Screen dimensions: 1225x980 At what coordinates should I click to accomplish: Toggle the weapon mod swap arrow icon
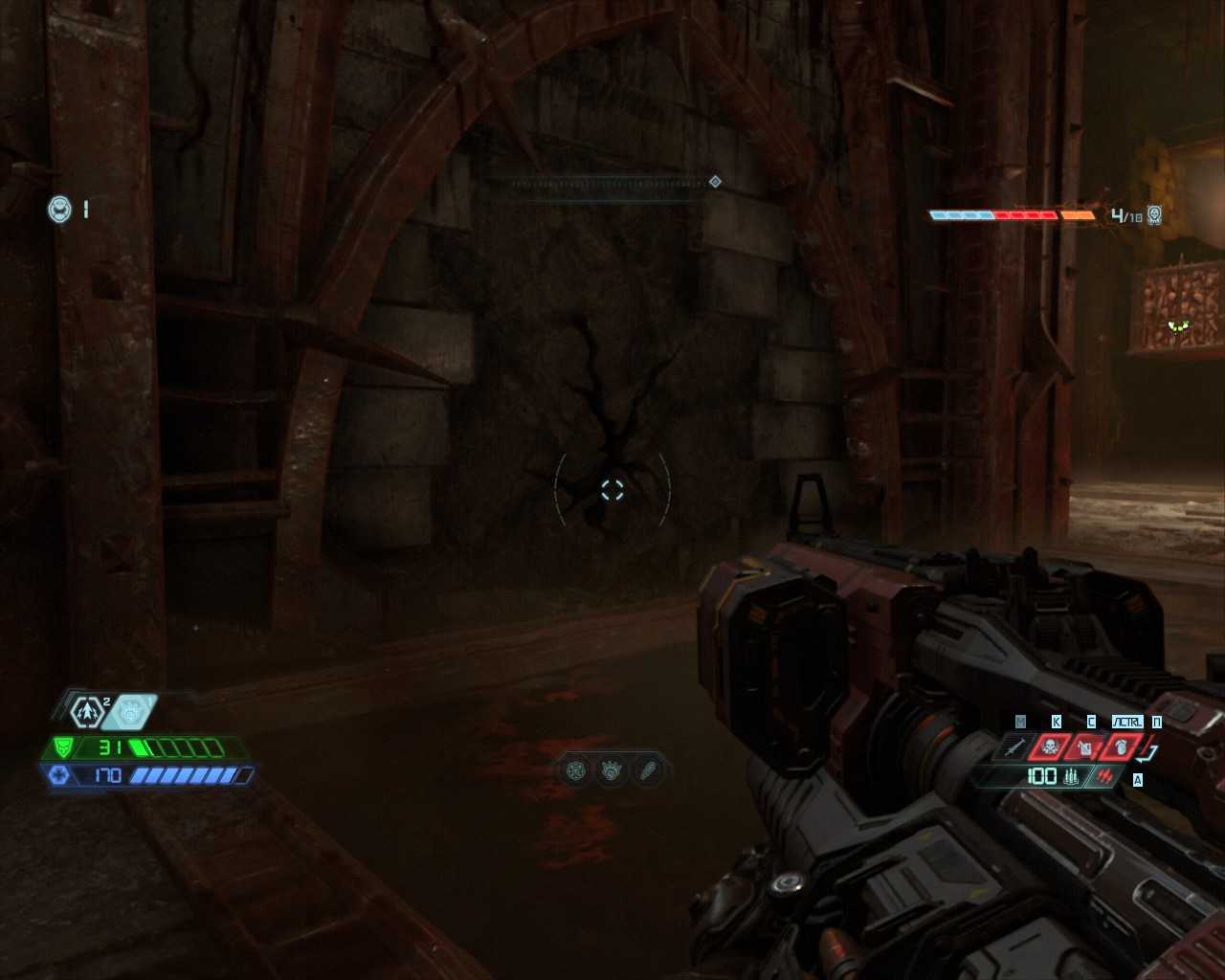1148,750
